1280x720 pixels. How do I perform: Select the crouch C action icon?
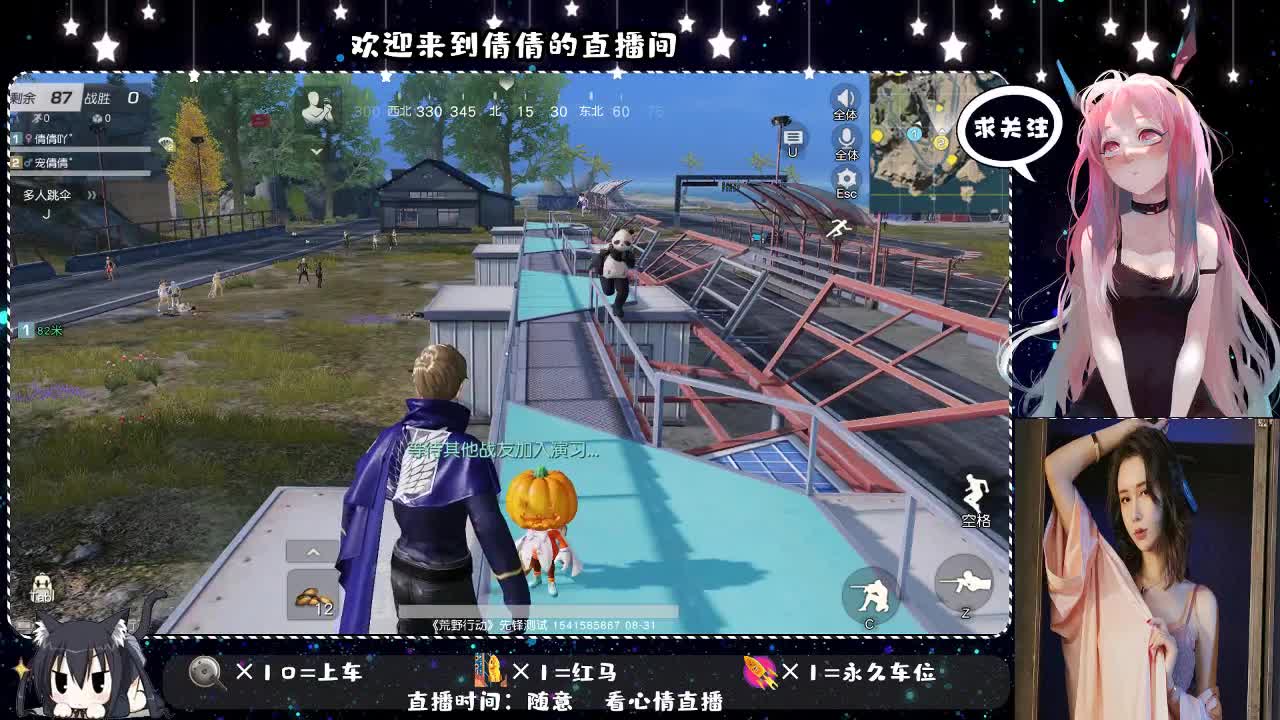[869, 591]
